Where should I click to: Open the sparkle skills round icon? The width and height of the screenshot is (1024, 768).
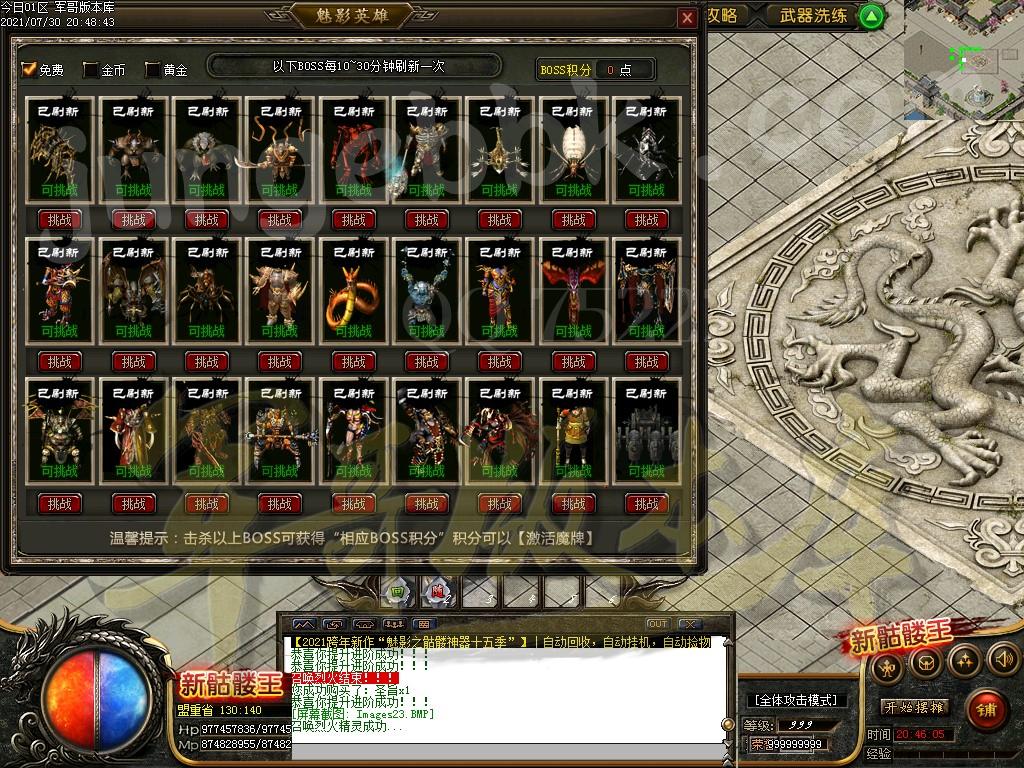point(964,659)
